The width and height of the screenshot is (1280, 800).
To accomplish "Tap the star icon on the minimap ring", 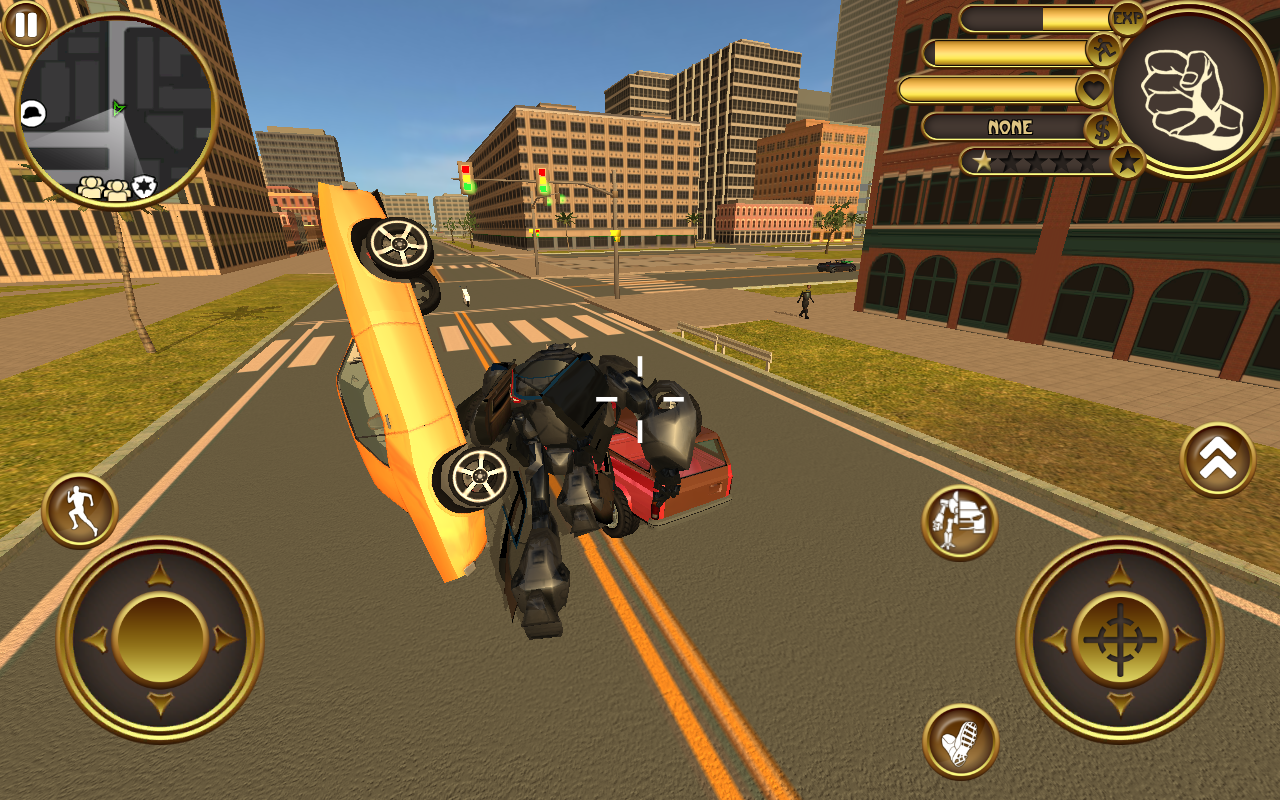I will (x=142, y=187).
